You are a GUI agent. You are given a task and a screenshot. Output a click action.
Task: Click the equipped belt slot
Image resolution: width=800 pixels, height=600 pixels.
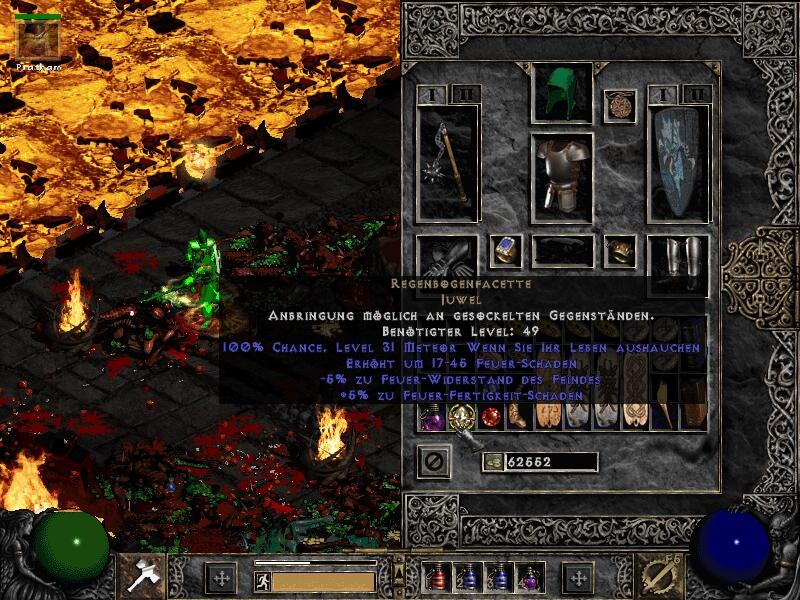(562, 251)
